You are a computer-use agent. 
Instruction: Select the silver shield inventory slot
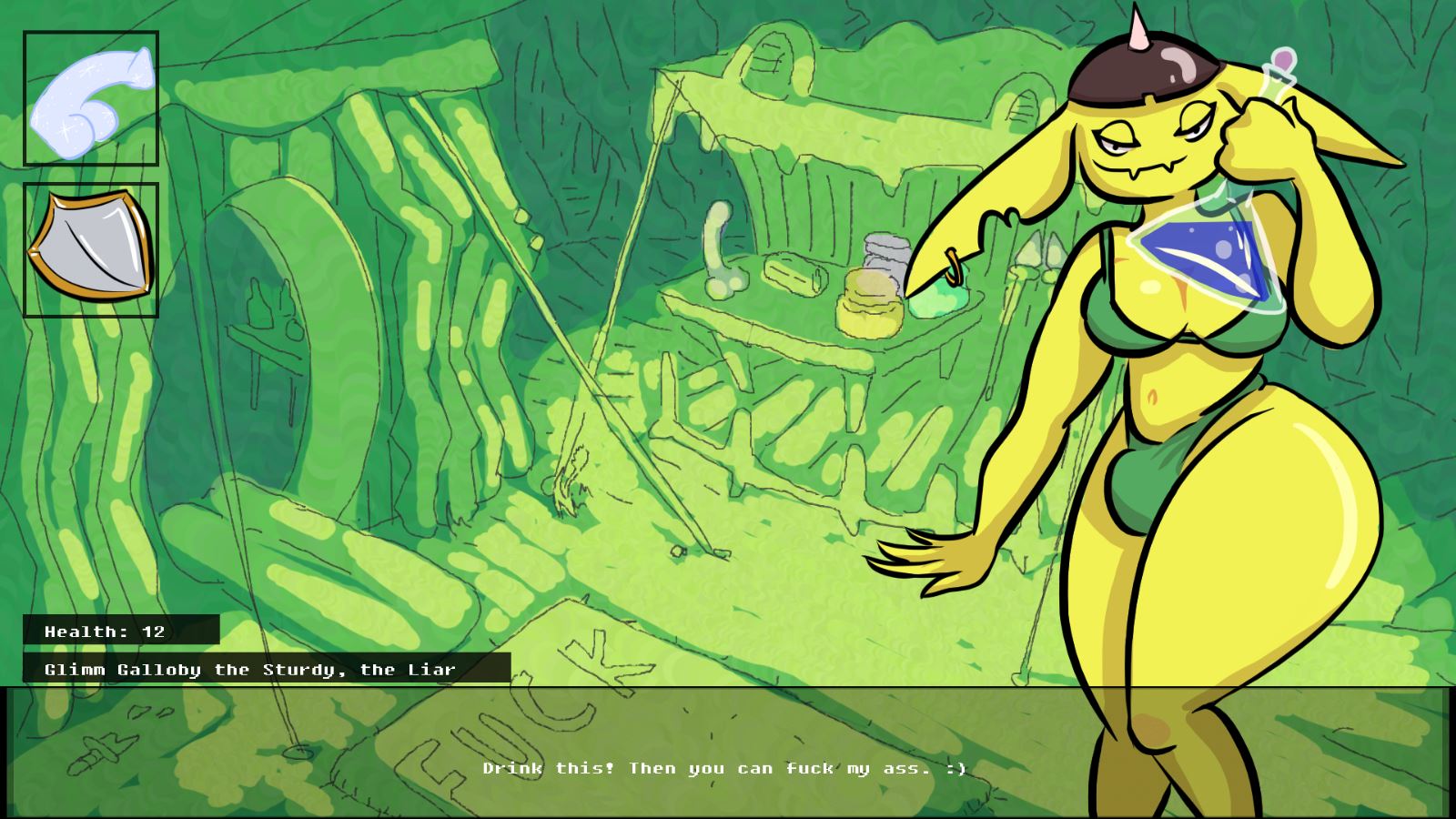pyautogui.click(x=91, y=250)
